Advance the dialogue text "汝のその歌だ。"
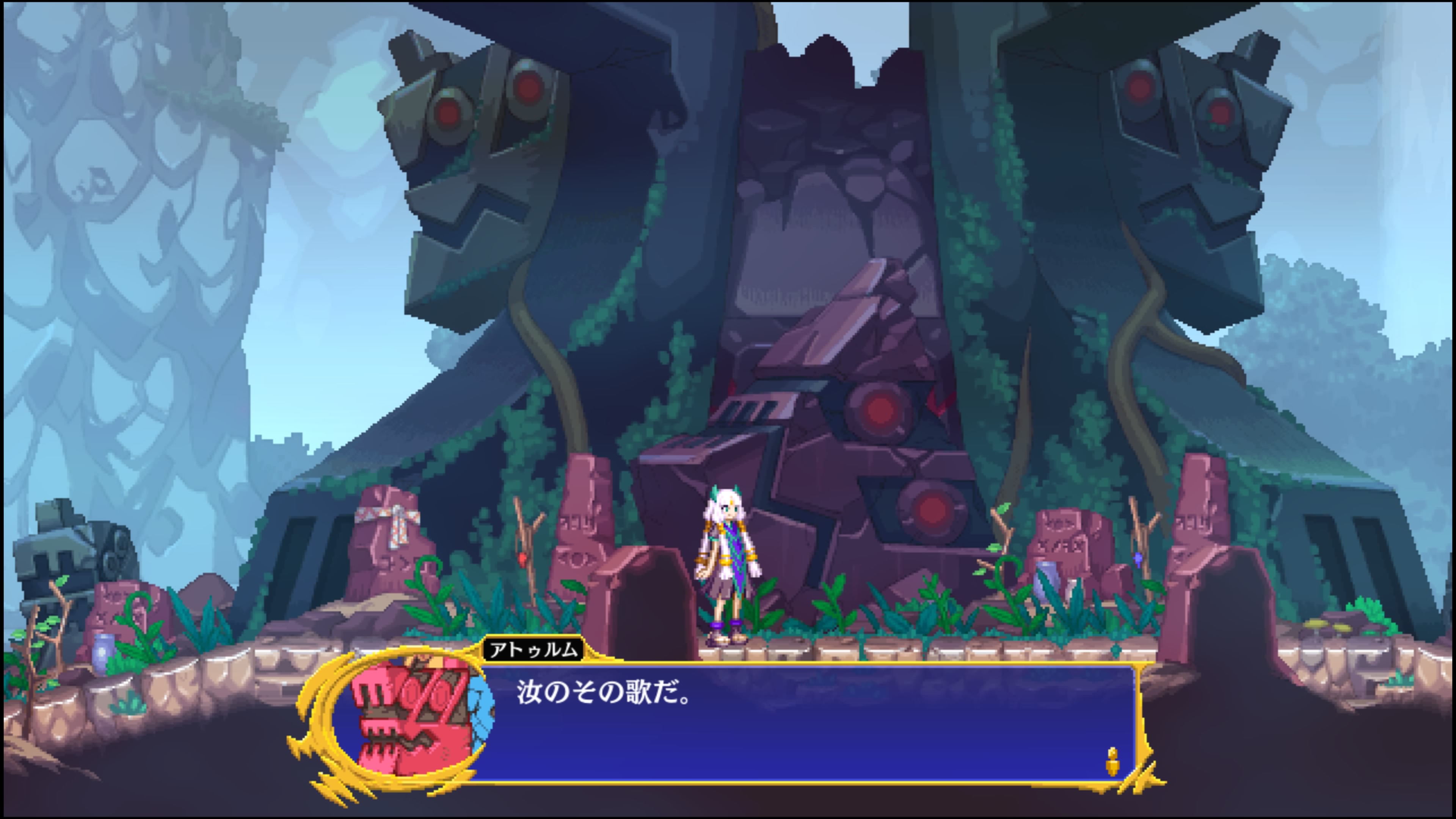This screenshot has width=1456, height=819. point(603,693)
